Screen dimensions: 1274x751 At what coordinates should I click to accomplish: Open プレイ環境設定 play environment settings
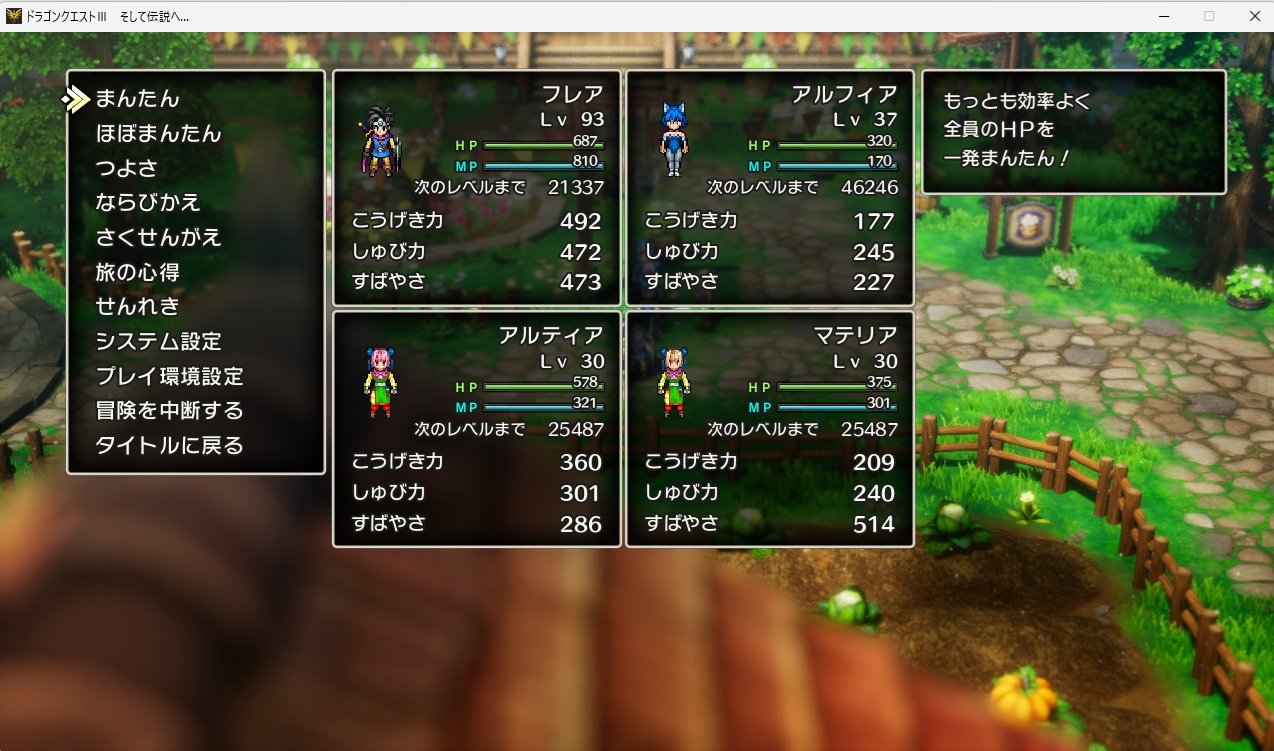pyautogui.click(x=169, y=377)
